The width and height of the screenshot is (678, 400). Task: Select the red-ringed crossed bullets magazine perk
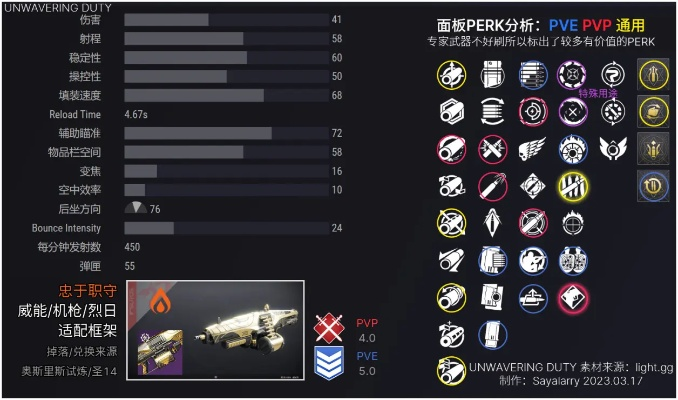coord(490,149)
